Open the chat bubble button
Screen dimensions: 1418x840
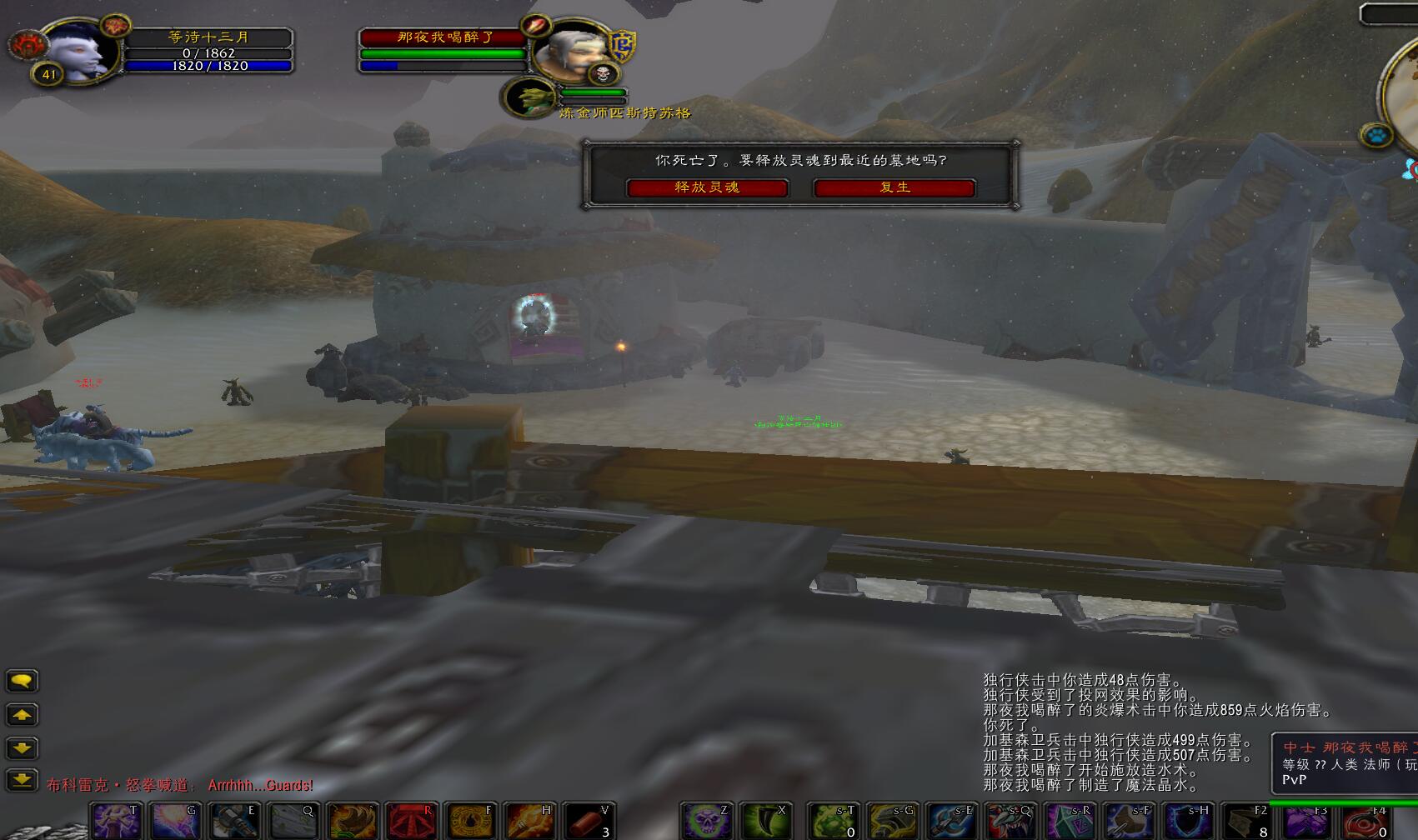pyautogui.click(x=22, y=682)
